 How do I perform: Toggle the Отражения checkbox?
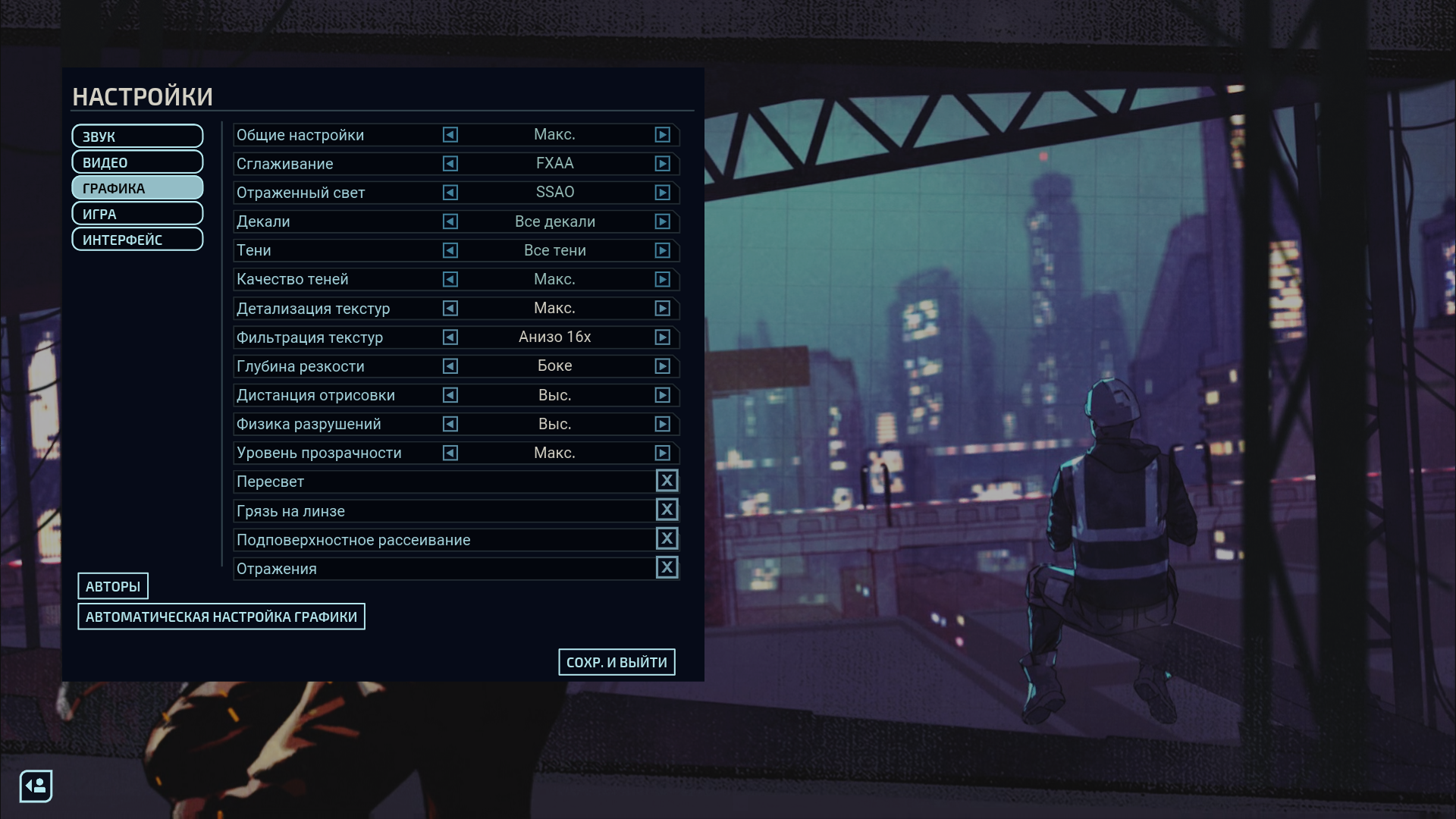pyautogui.click(x=667, y=567)
